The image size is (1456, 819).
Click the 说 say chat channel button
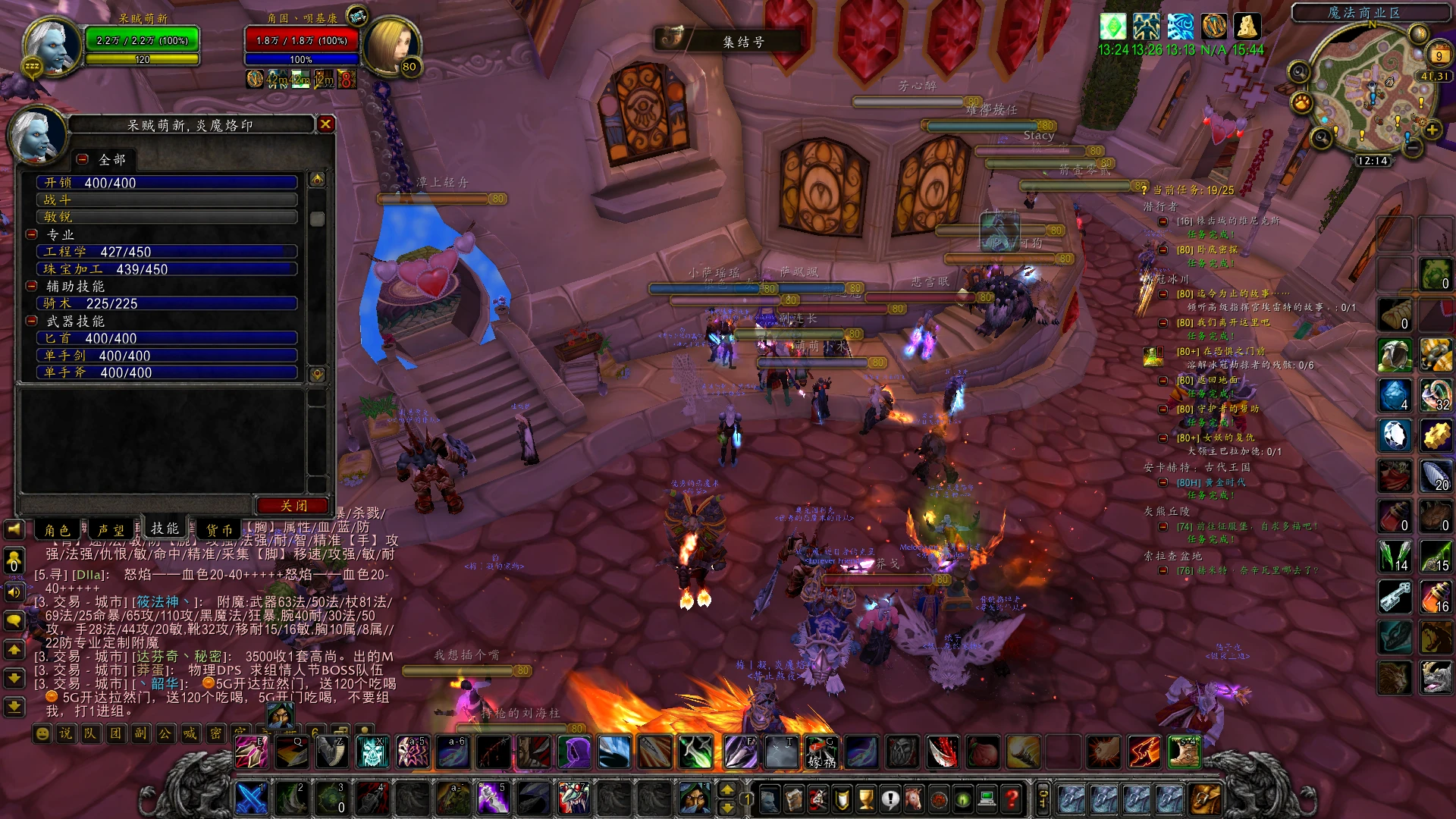pyautogui.click(x=67, y=733)
